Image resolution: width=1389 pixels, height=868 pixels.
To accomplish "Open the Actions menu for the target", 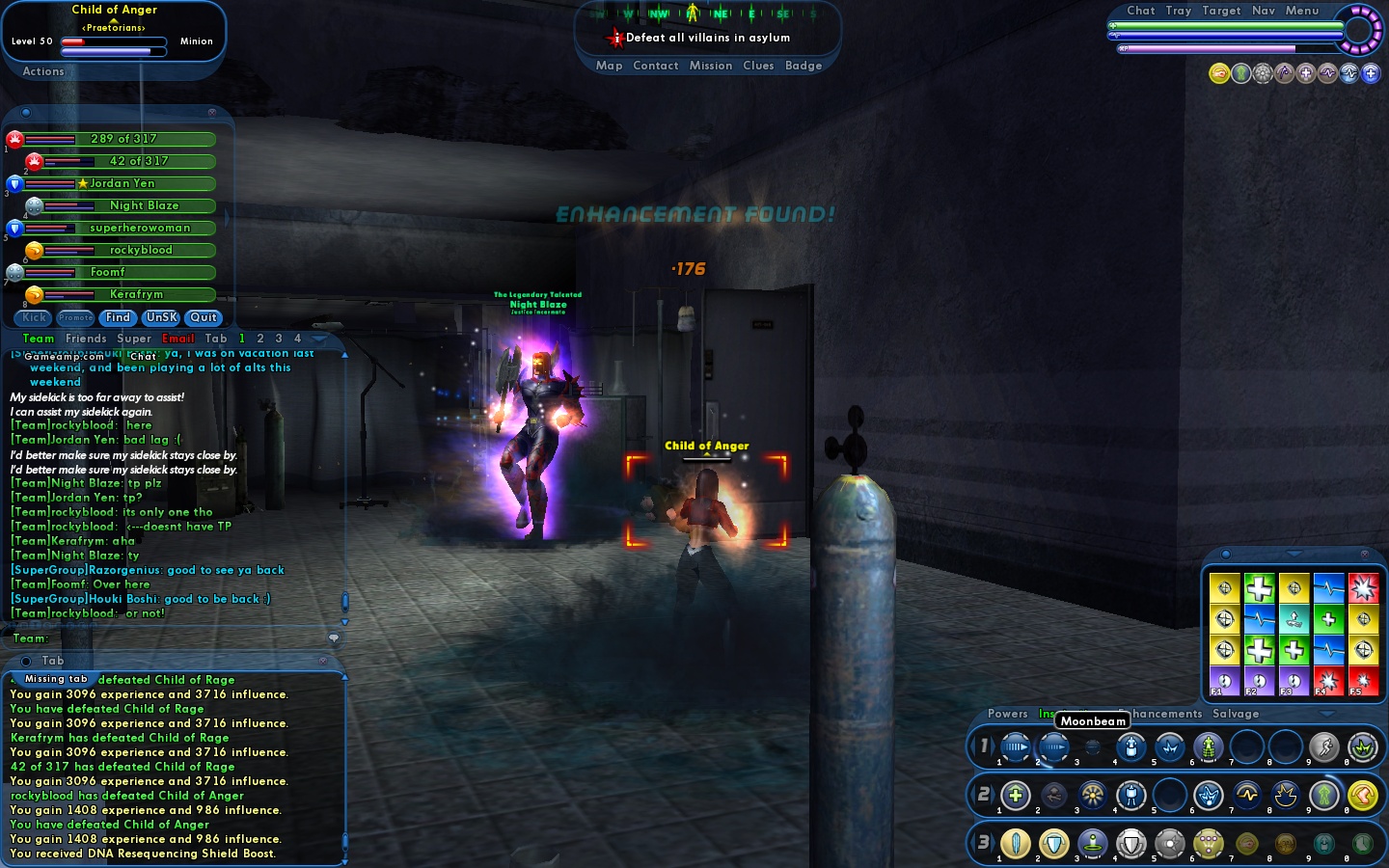I will click(x=43, y=71).
